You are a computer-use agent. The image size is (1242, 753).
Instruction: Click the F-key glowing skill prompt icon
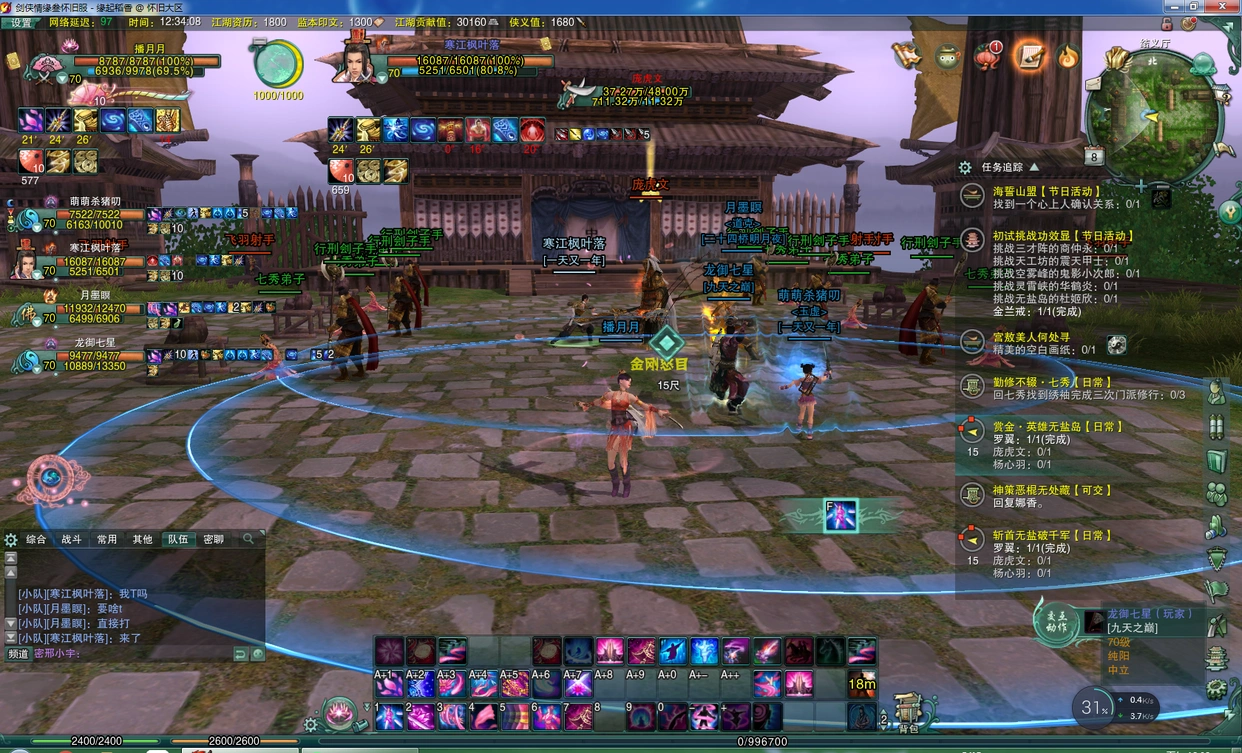[841, 515]
